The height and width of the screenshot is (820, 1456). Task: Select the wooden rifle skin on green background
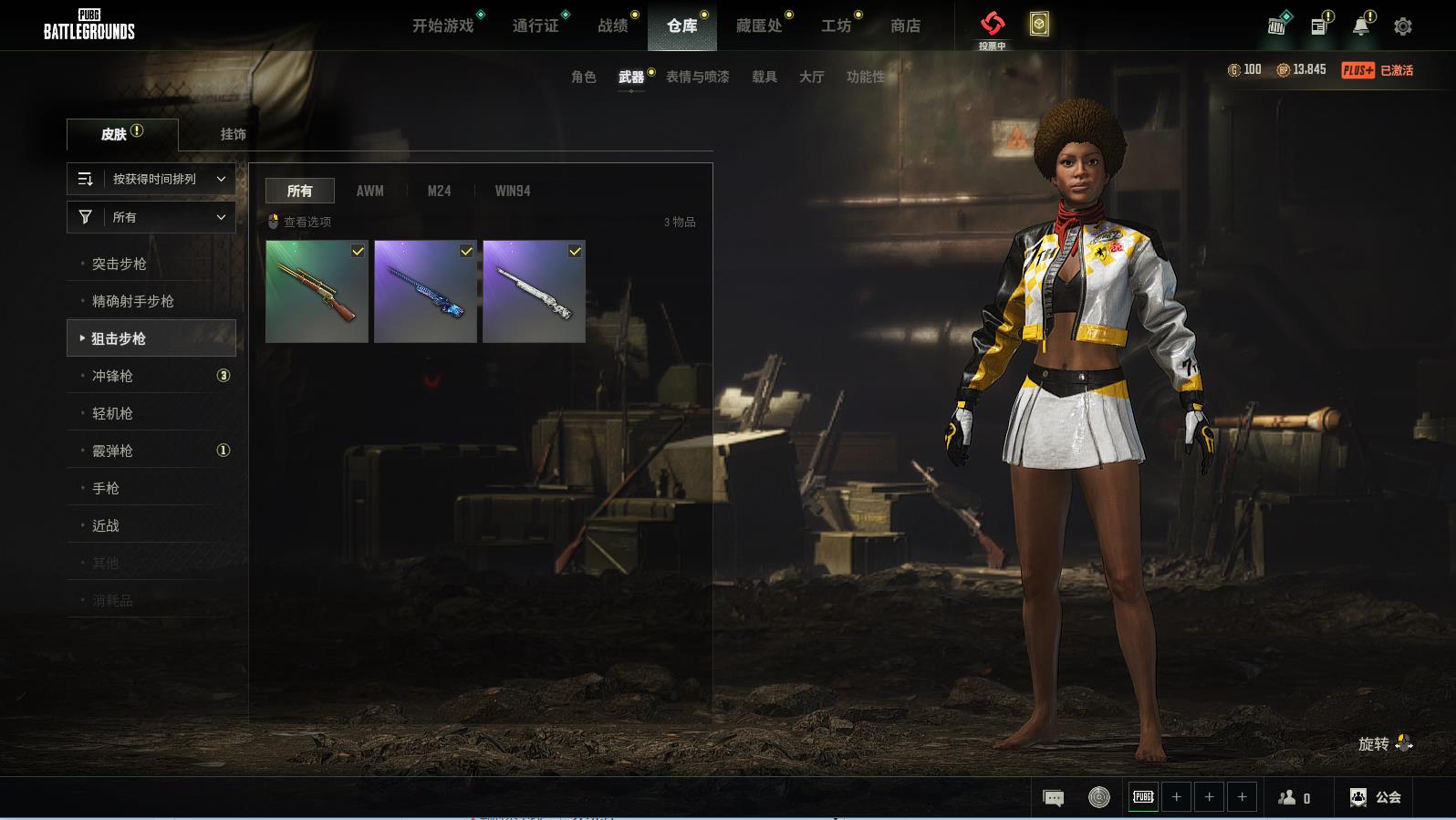click(317, 292)
